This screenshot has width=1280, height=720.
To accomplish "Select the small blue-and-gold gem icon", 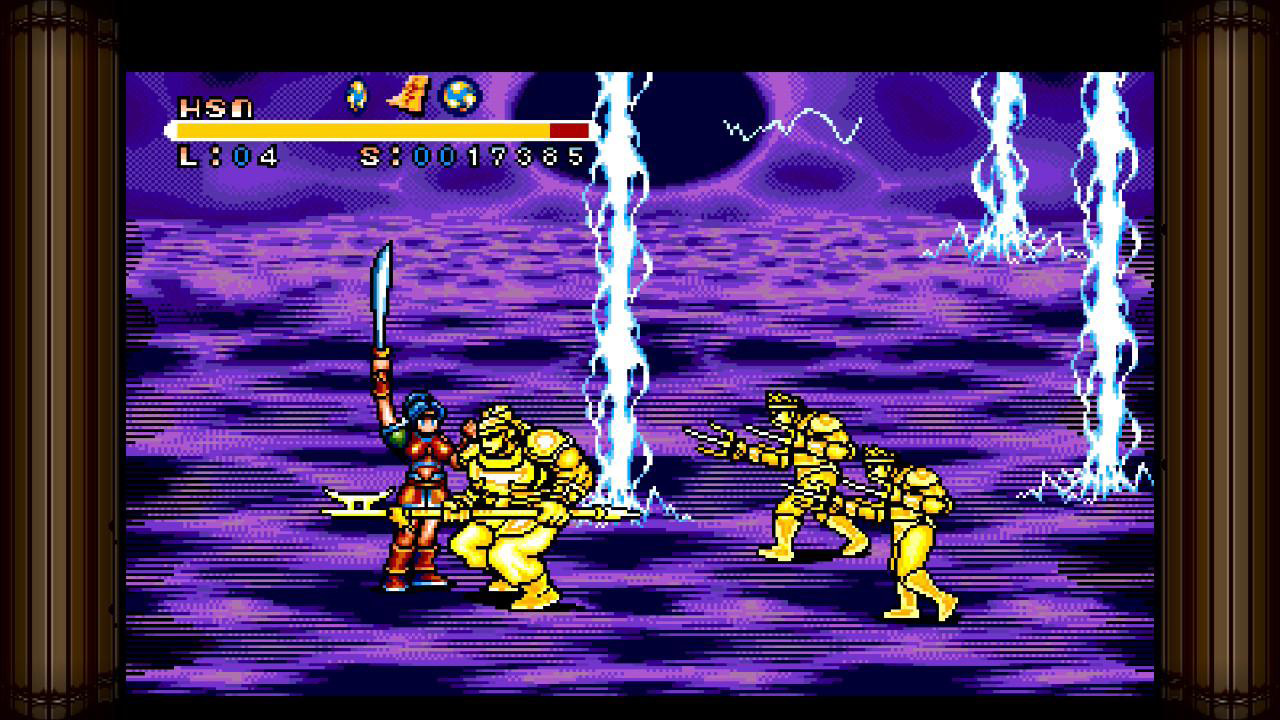I will [x=356, y=96].
